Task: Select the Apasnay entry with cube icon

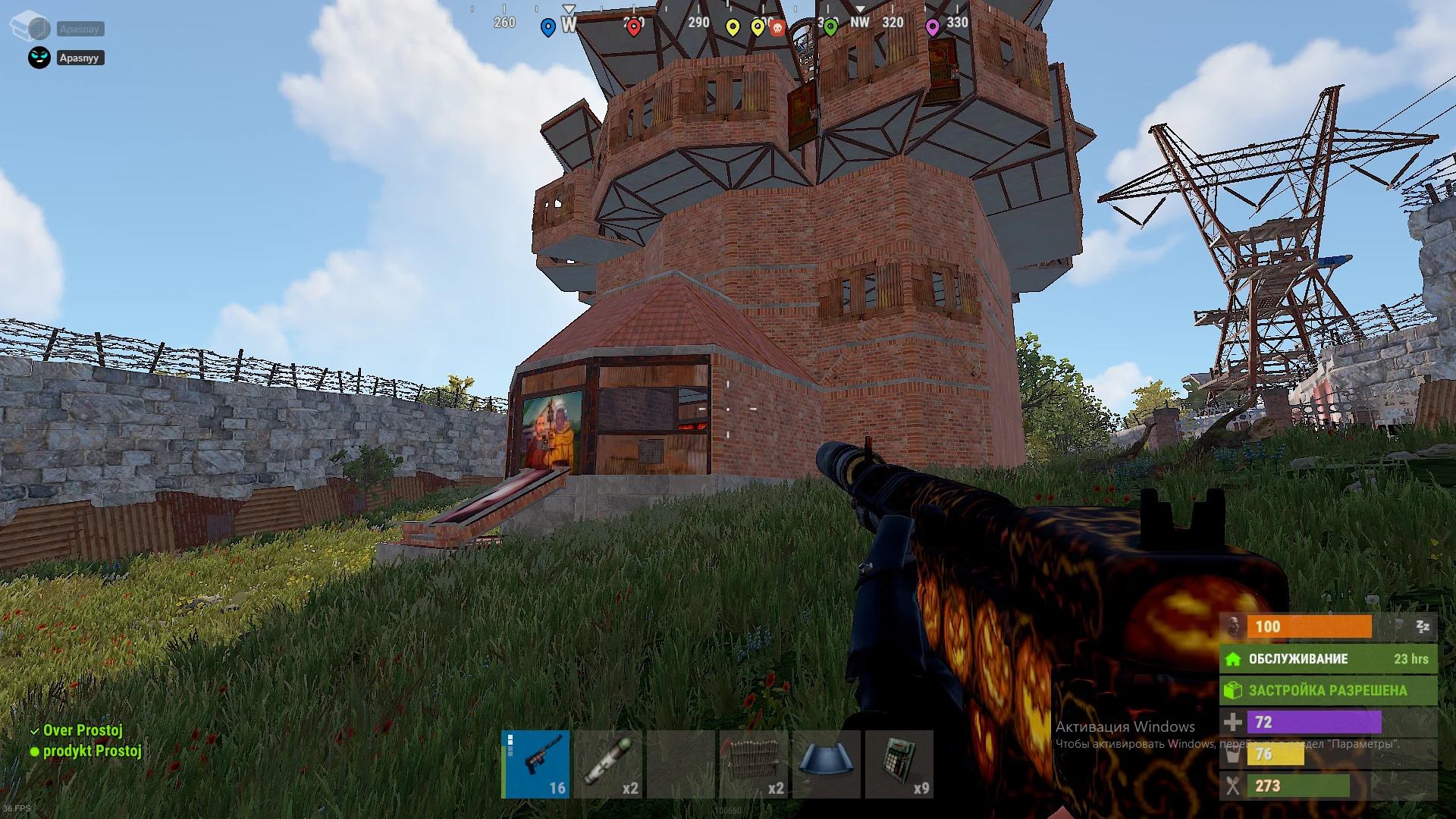Action: tap(79, 29)
